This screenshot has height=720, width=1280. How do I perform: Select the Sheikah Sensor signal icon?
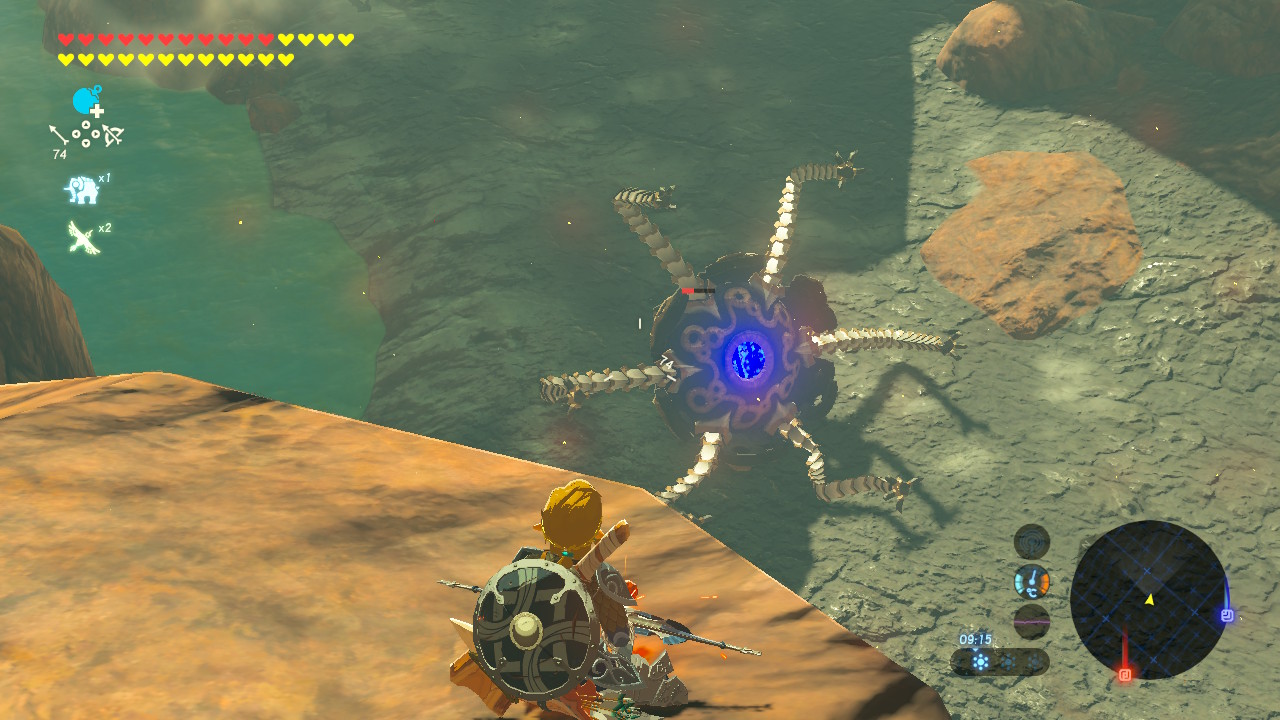coord(1031,541)
